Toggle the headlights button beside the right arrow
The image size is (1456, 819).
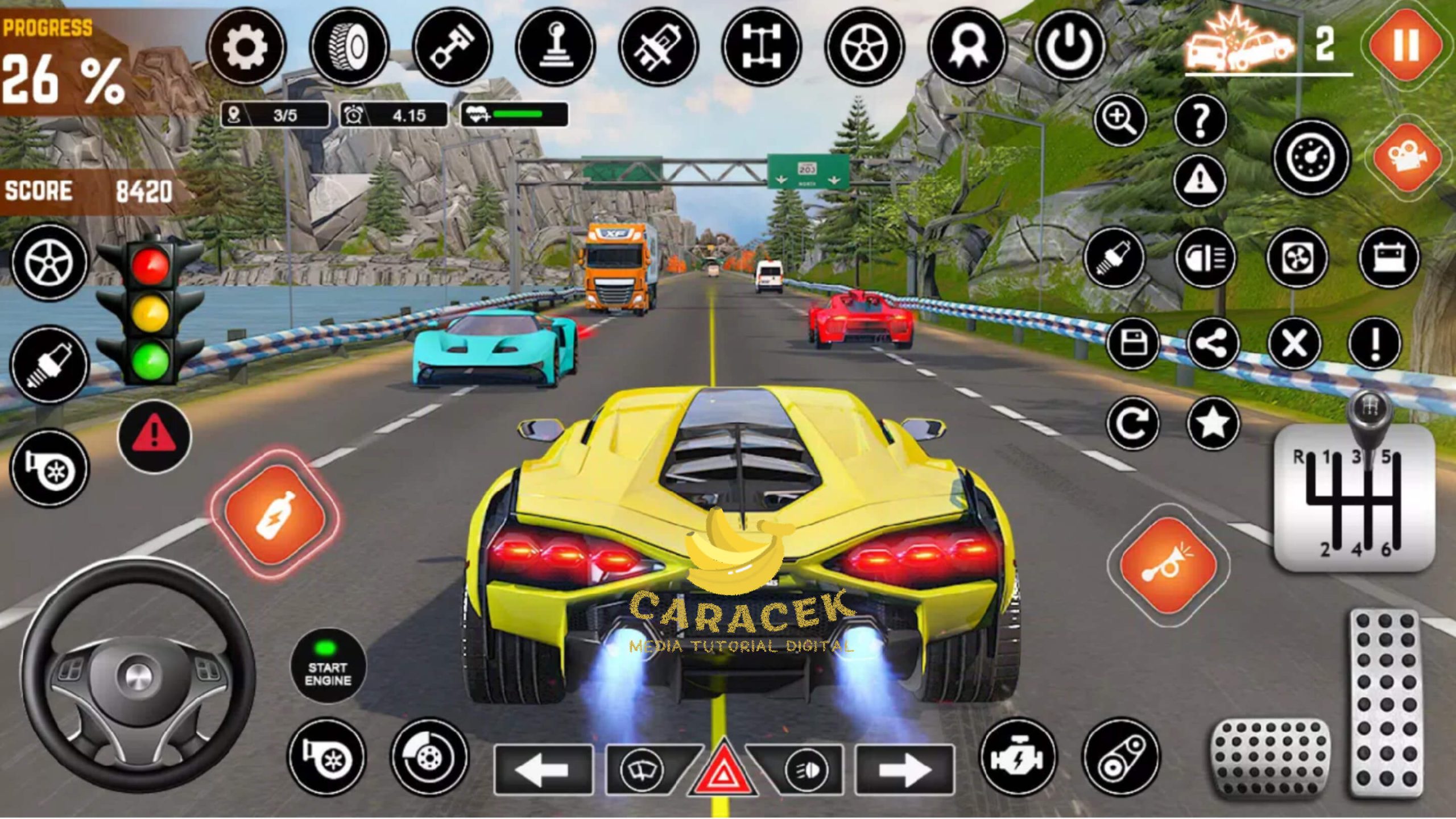pyautogui.click(x=805, y=770)
